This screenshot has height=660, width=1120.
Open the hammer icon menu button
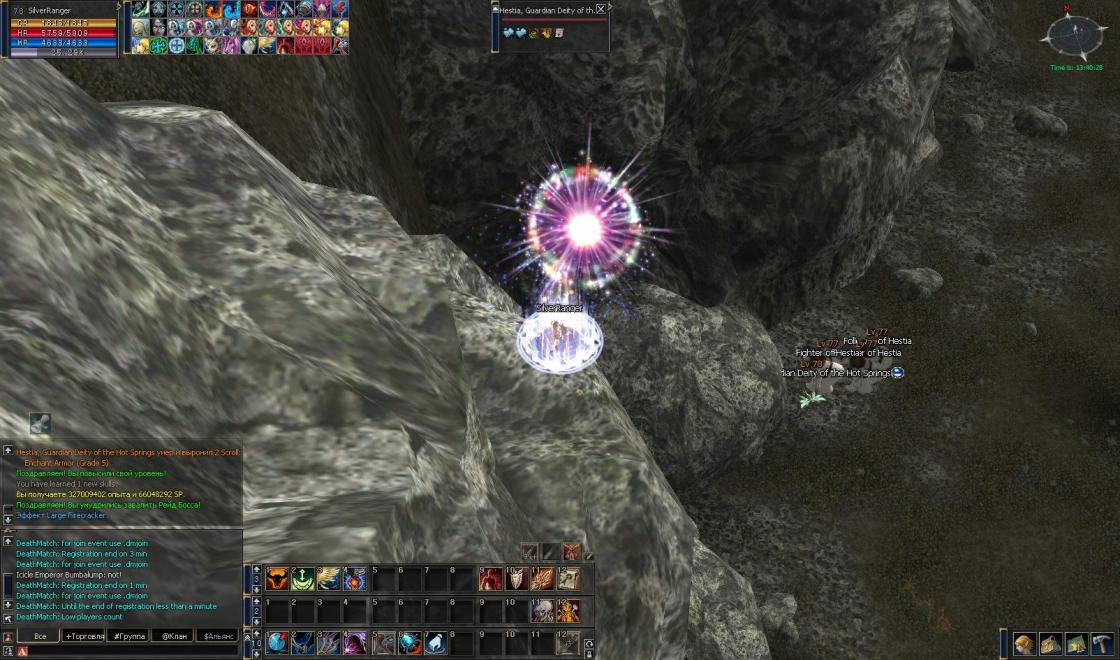[1102, 643]
